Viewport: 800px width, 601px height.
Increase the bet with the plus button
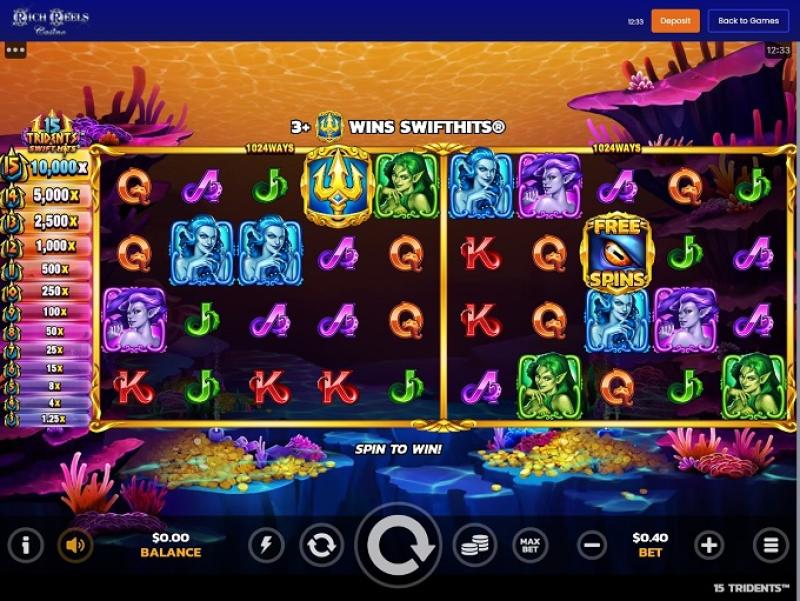click(x=709, y=545)
